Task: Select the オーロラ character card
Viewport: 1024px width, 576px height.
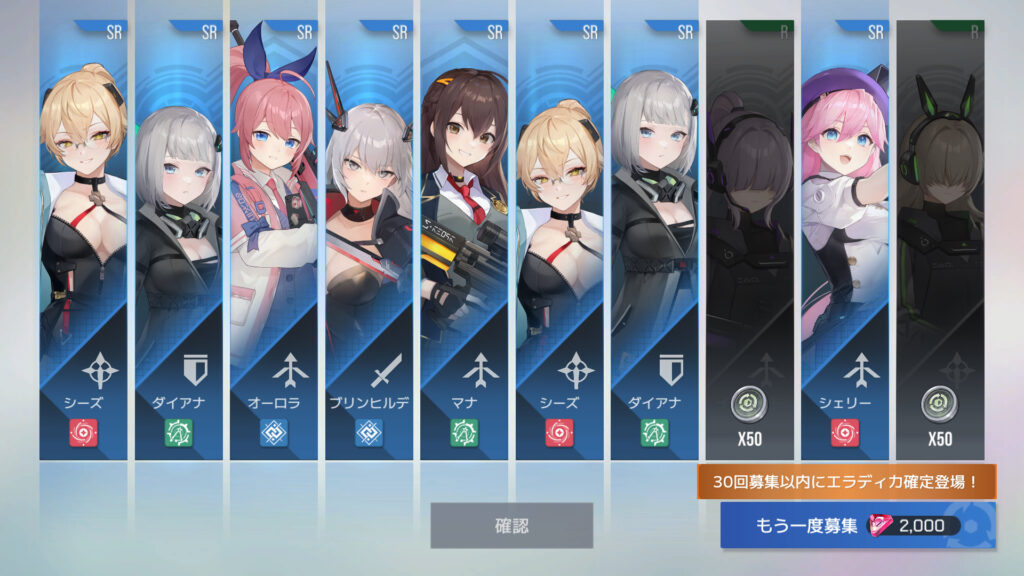Action: 274,240
